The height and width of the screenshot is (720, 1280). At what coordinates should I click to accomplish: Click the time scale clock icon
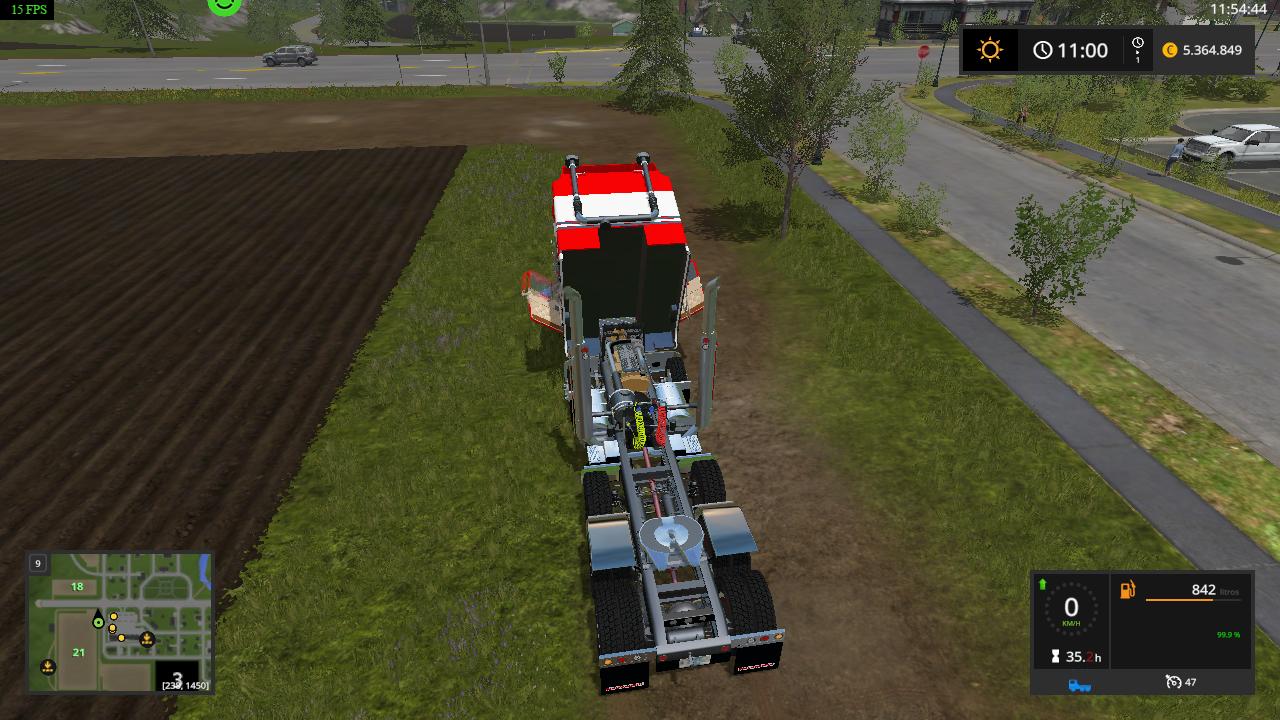1137,50
